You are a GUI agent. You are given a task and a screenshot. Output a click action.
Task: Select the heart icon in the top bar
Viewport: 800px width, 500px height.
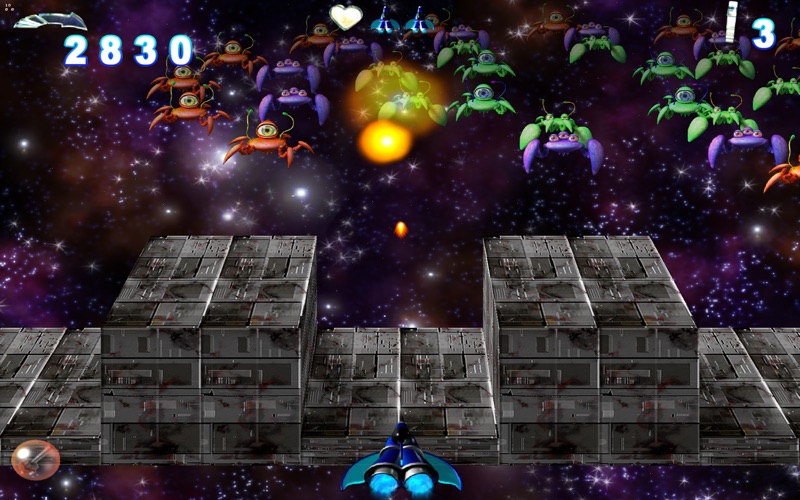346,17
